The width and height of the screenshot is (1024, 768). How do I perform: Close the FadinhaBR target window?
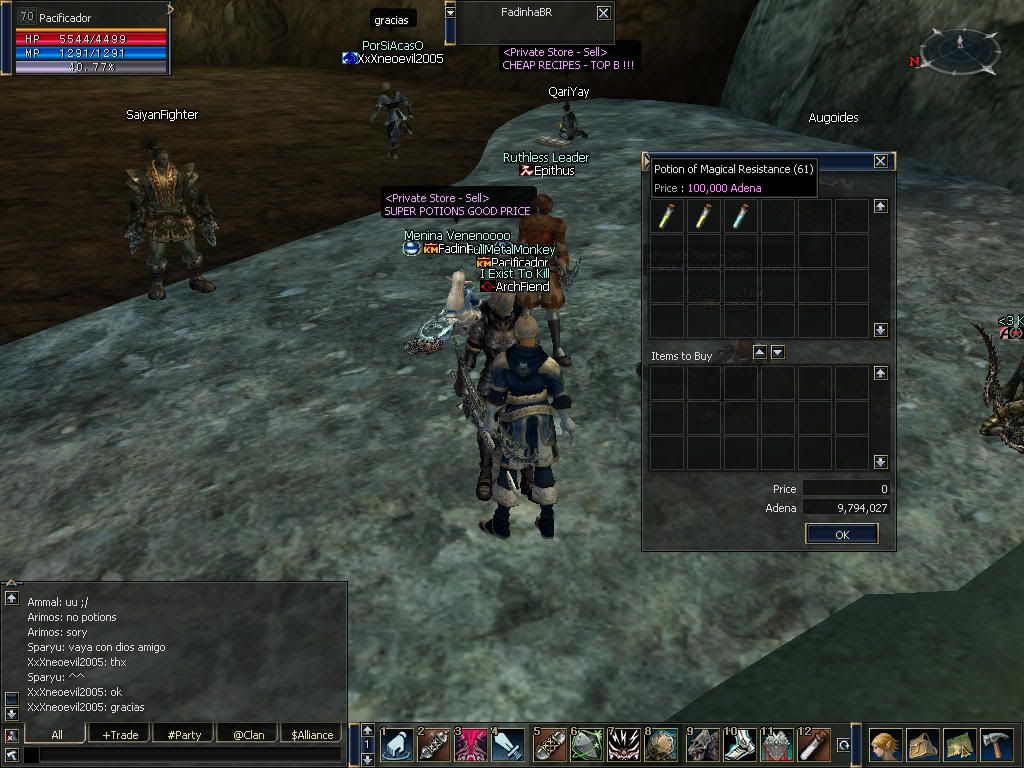pos(603,13)
